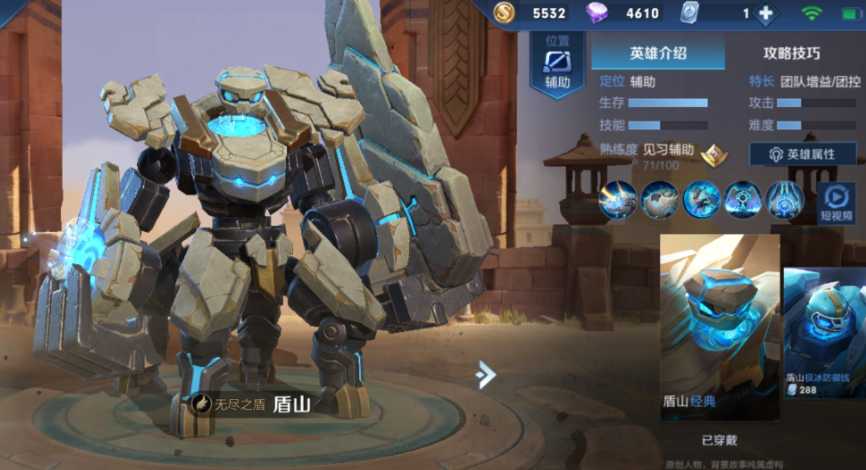
Task: Switch to the 英雄介绍 tab
Action: tap(658, 53)
